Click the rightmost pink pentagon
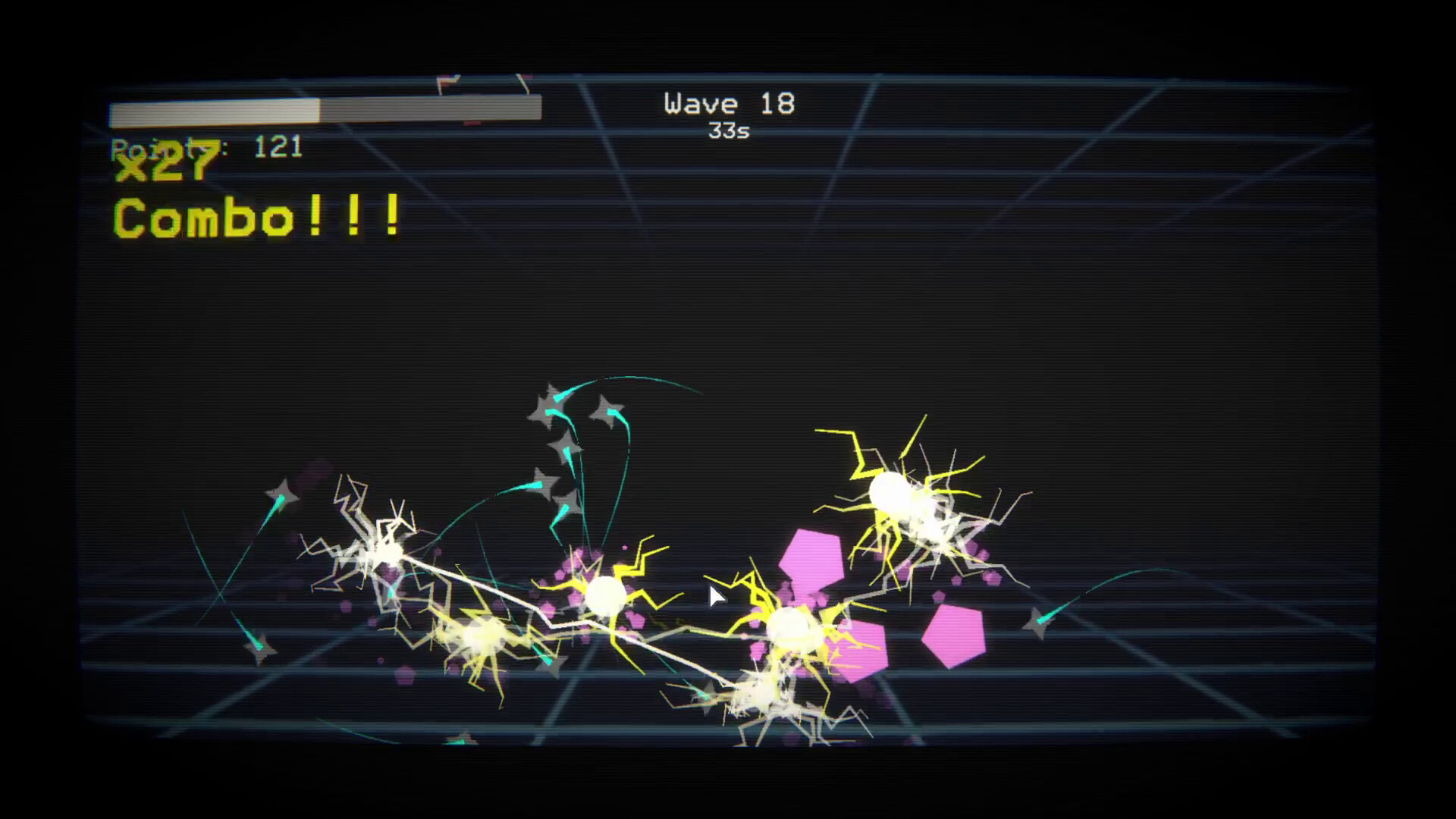This screenshot has height=819, width=1456. pyautogui.click(x=954, y=635)
